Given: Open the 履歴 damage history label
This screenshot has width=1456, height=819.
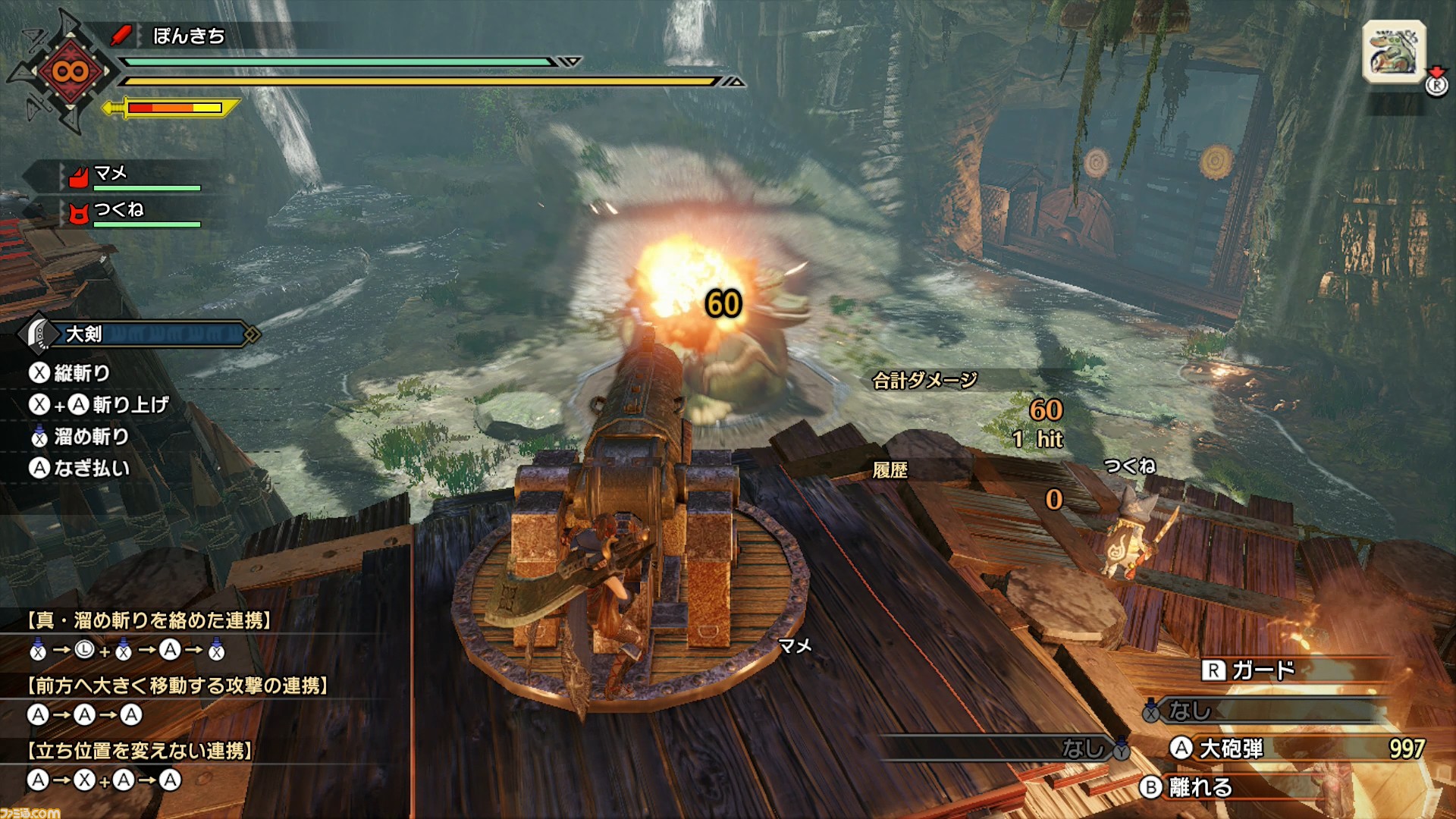Looking at the screenshot, I should click(x=890, y=471).
